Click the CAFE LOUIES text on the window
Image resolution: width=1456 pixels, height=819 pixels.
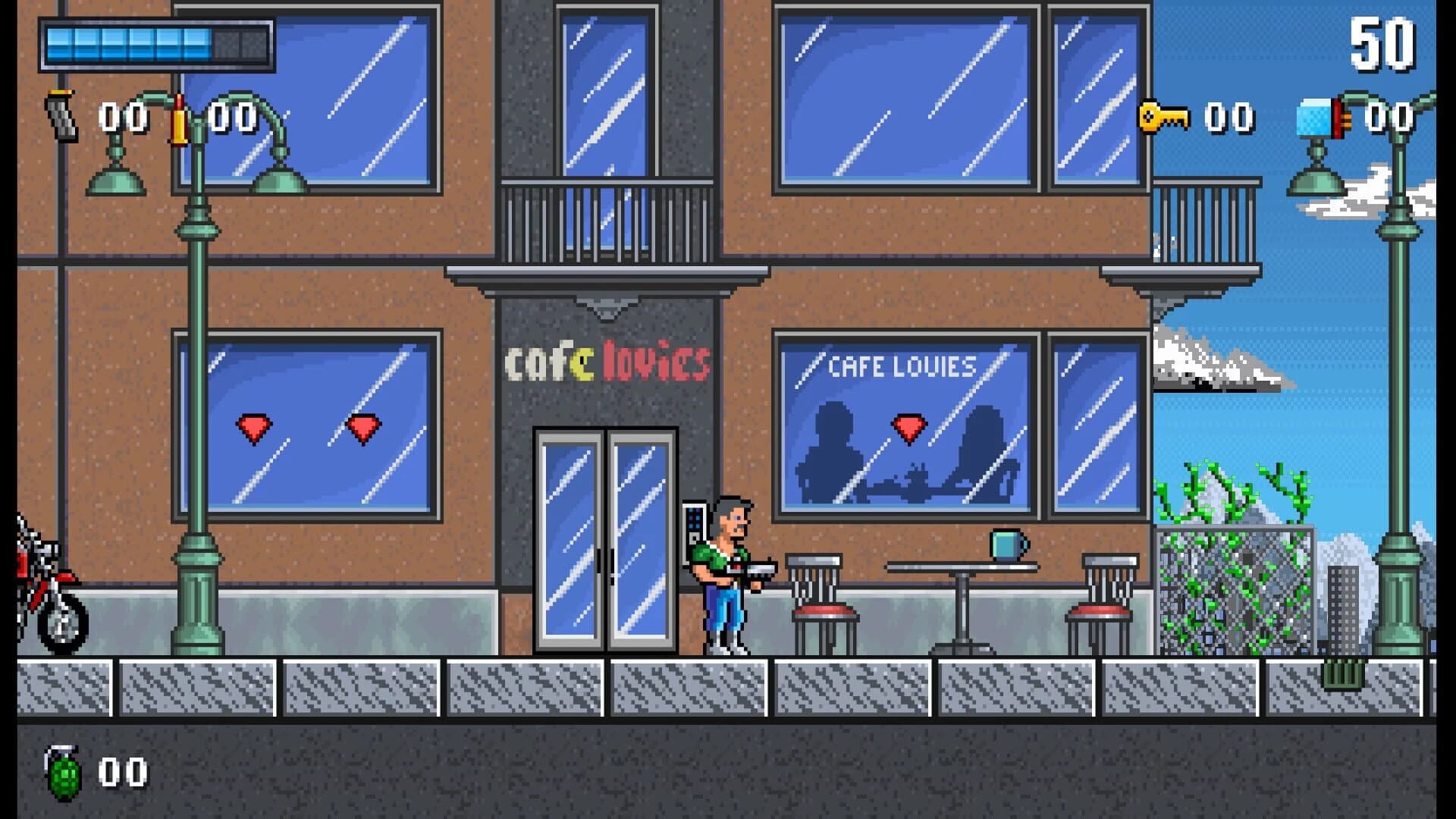pos(901,365)
